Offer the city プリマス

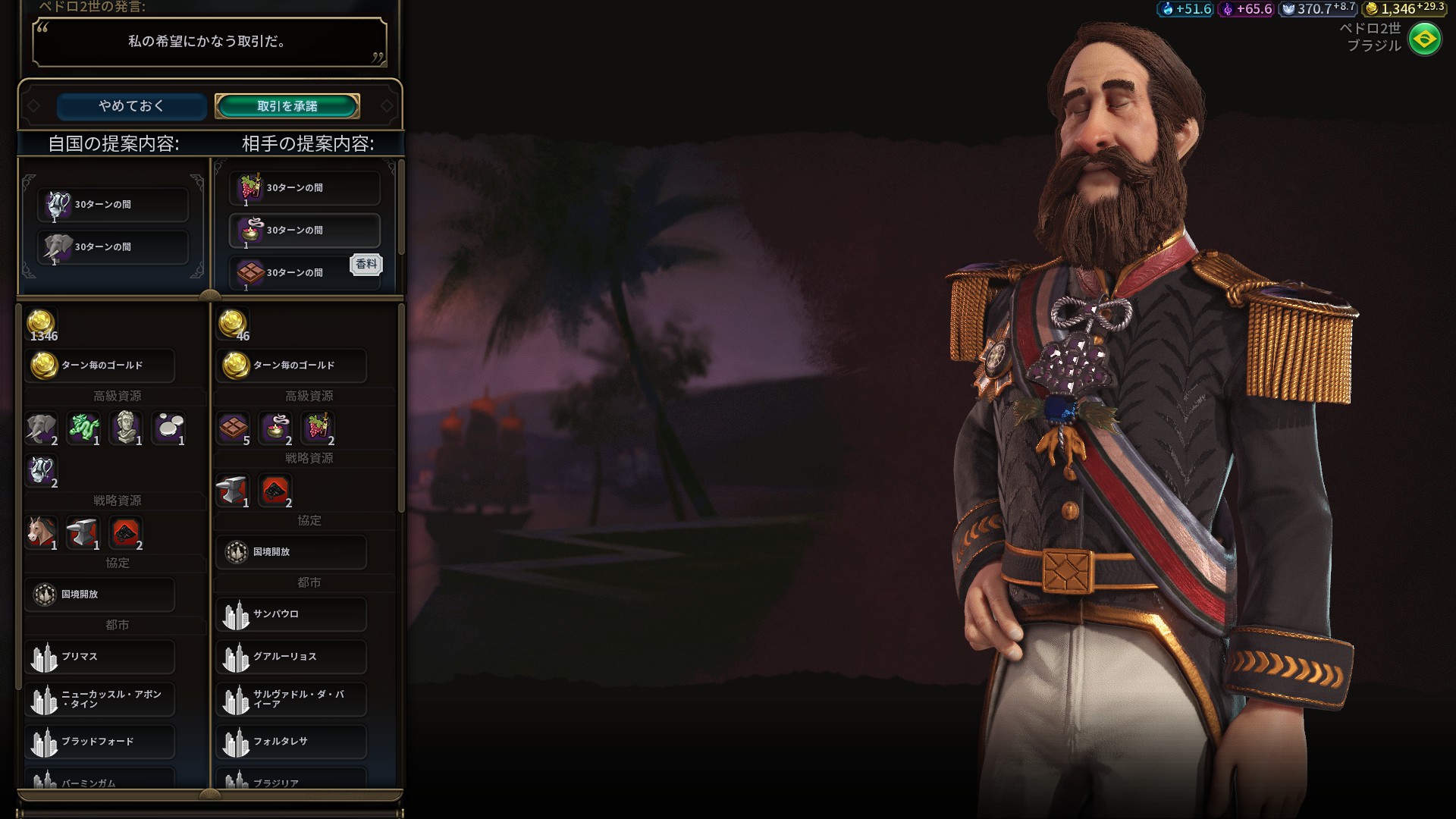pos(100,657)
